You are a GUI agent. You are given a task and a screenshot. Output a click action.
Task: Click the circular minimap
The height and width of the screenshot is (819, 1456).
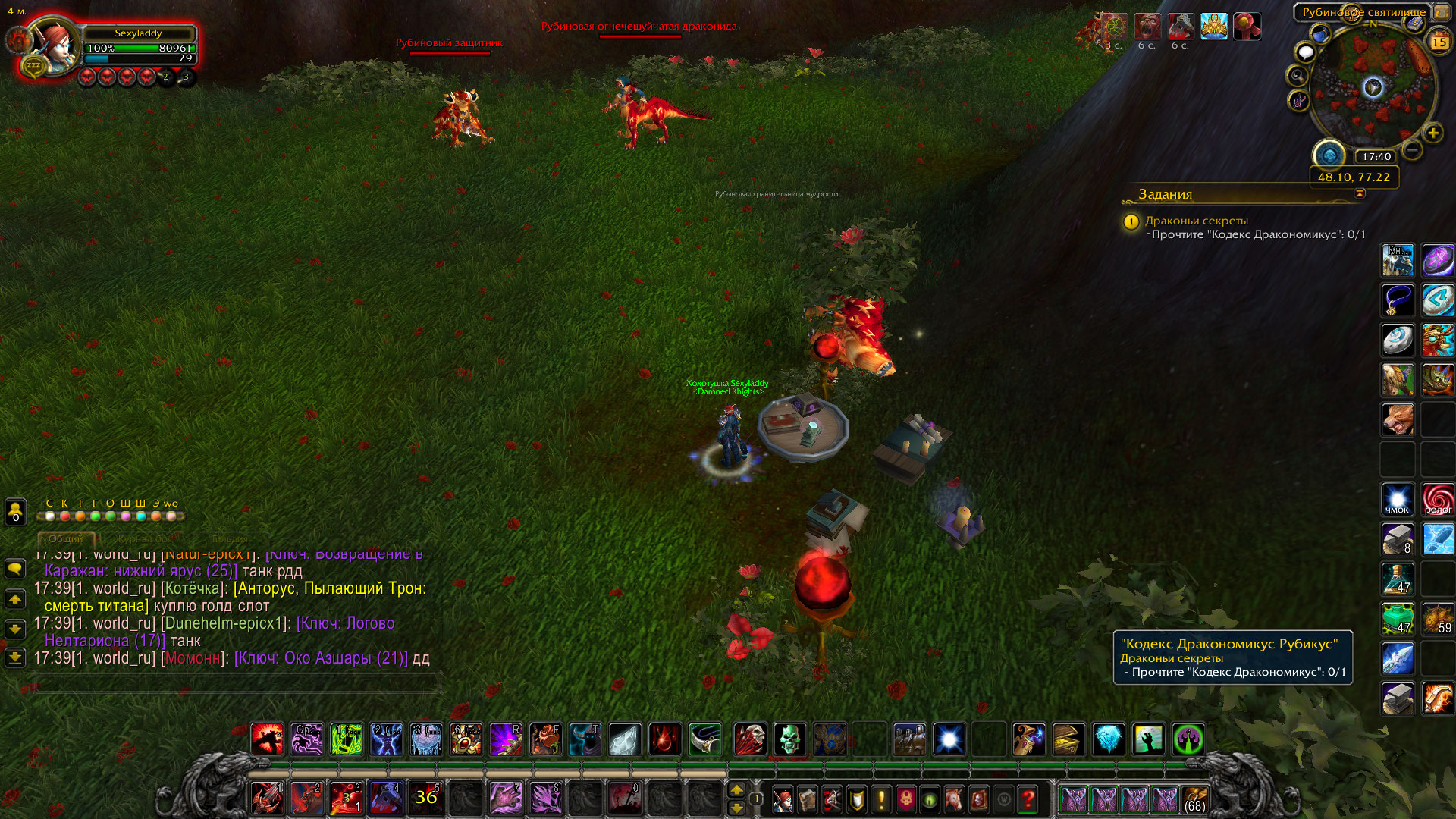click(x=1373, y=87)
